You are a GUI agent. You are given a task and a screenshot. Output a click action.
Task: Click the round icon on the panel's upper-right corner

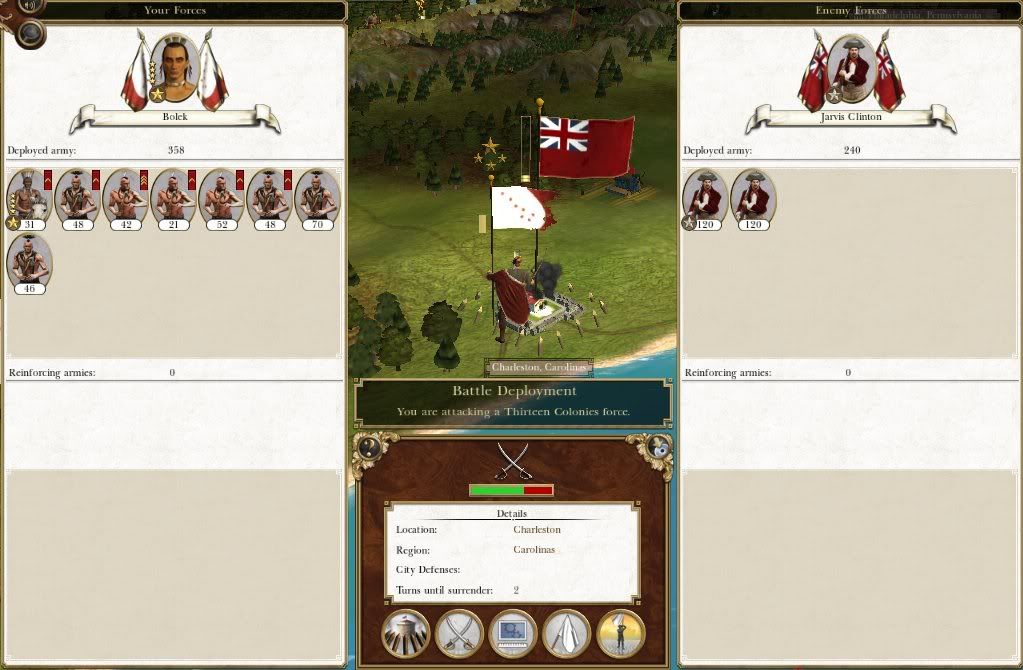point(656,448)
